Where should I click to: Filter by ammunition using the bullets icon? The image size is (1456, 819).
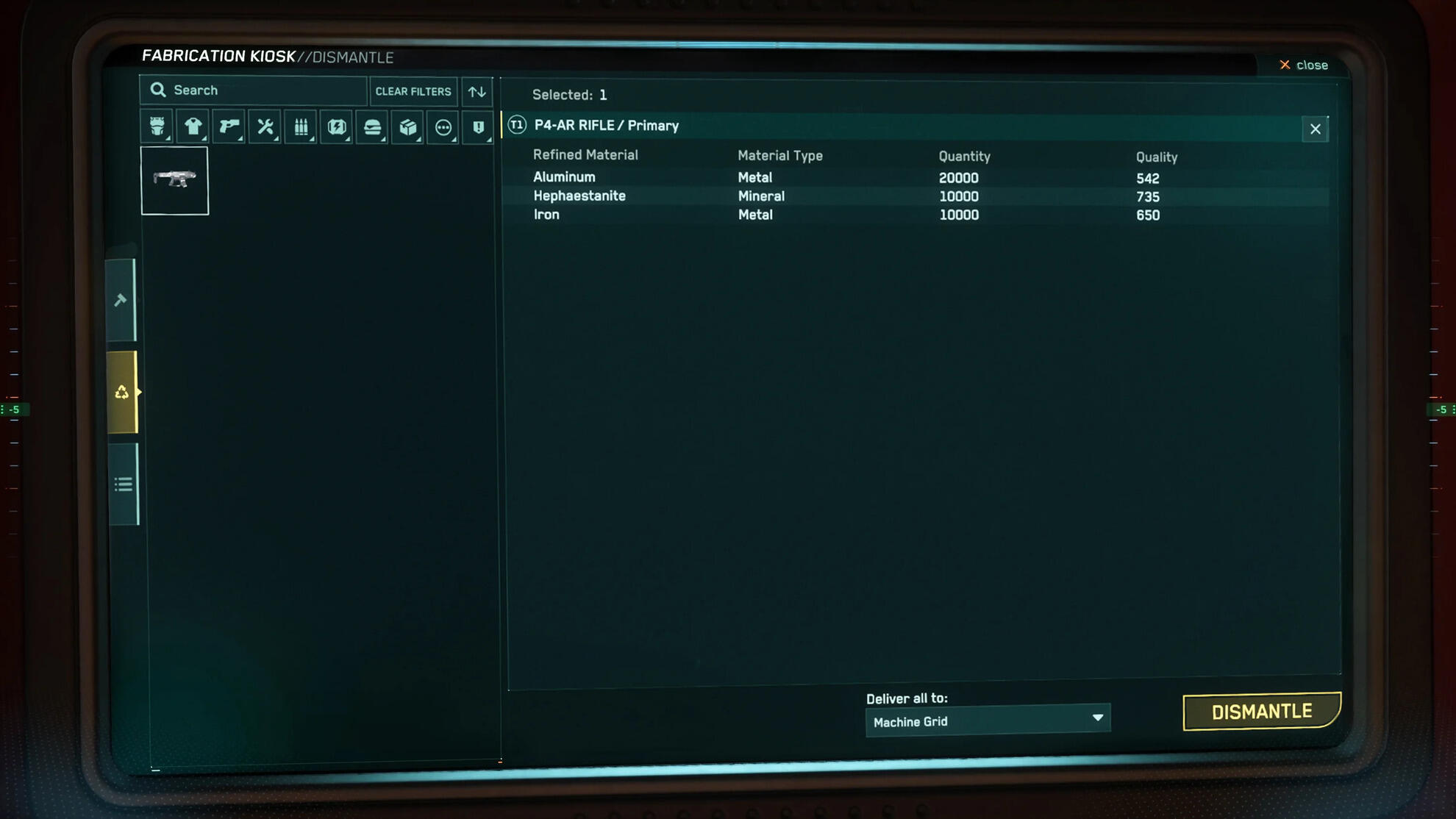[x=300, y=126]
